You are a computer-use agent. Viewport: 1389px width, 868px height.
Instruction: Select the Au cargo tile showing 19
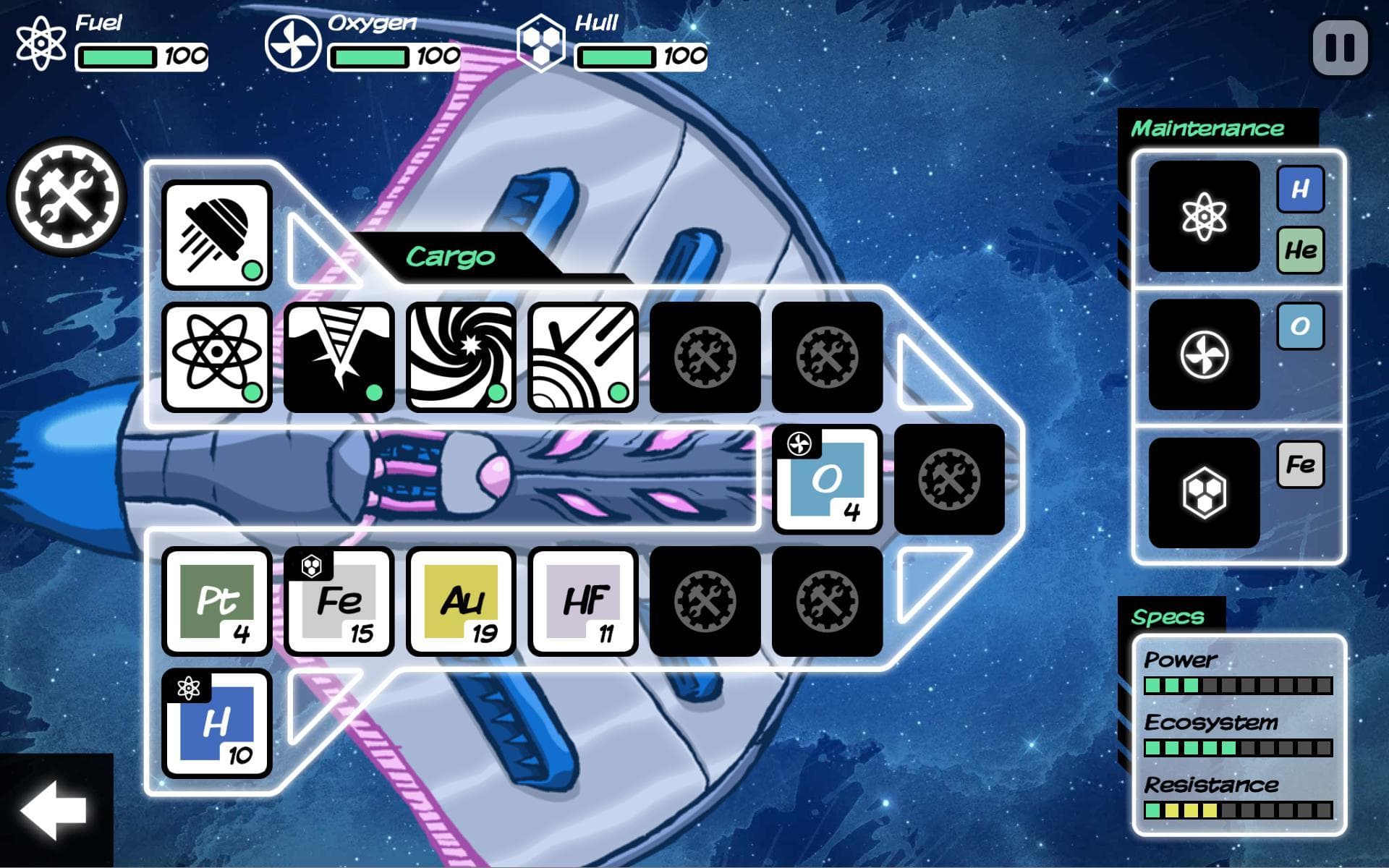tap(461, 603)
